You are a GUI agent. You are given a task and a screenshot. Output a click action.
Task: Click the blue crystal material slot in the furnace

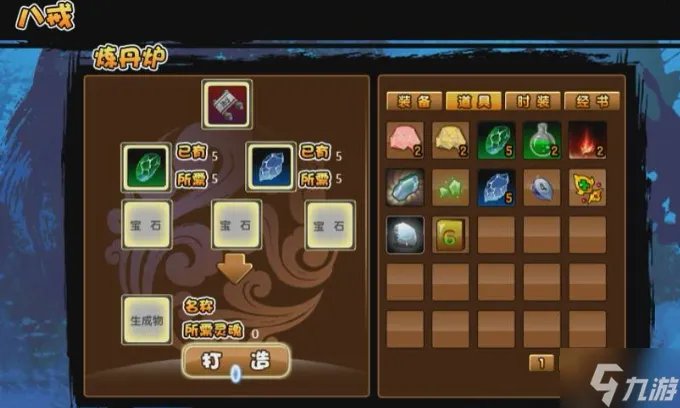pyautogui.click(x=270, y=165)
